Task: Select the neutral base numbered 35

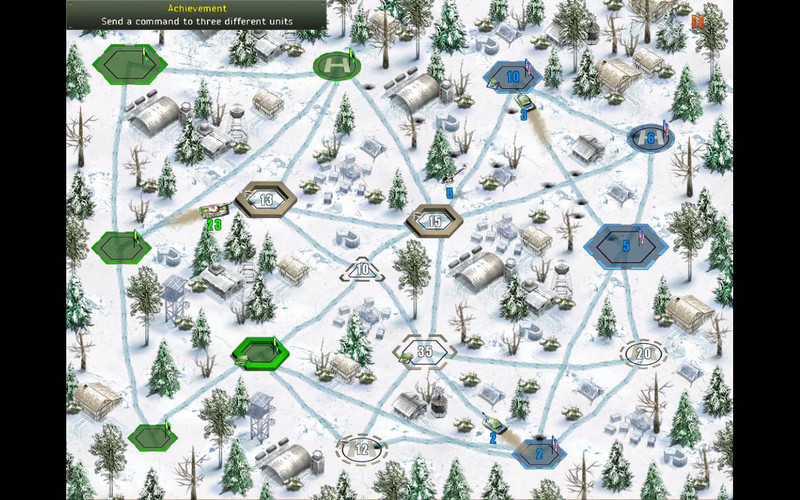Action: pos(425,351)
